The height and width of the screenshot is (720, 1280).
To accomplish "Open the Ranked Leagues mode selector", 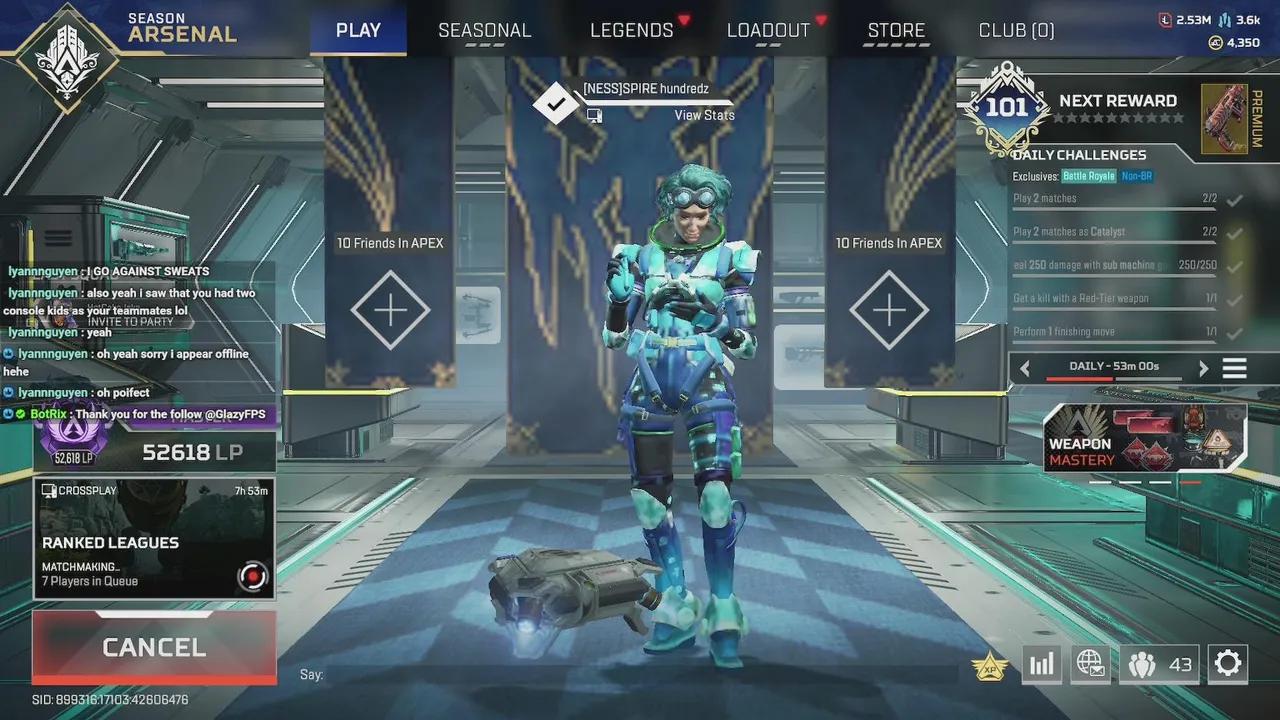I will point(154,538).
